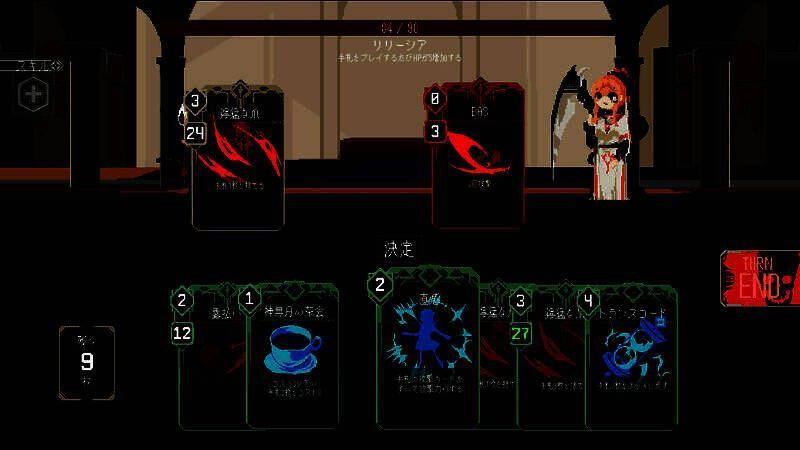End the turn with the TURN END button
Image resolution: width=800 pixels, height=450 pixels.
(x=761, y=278)
